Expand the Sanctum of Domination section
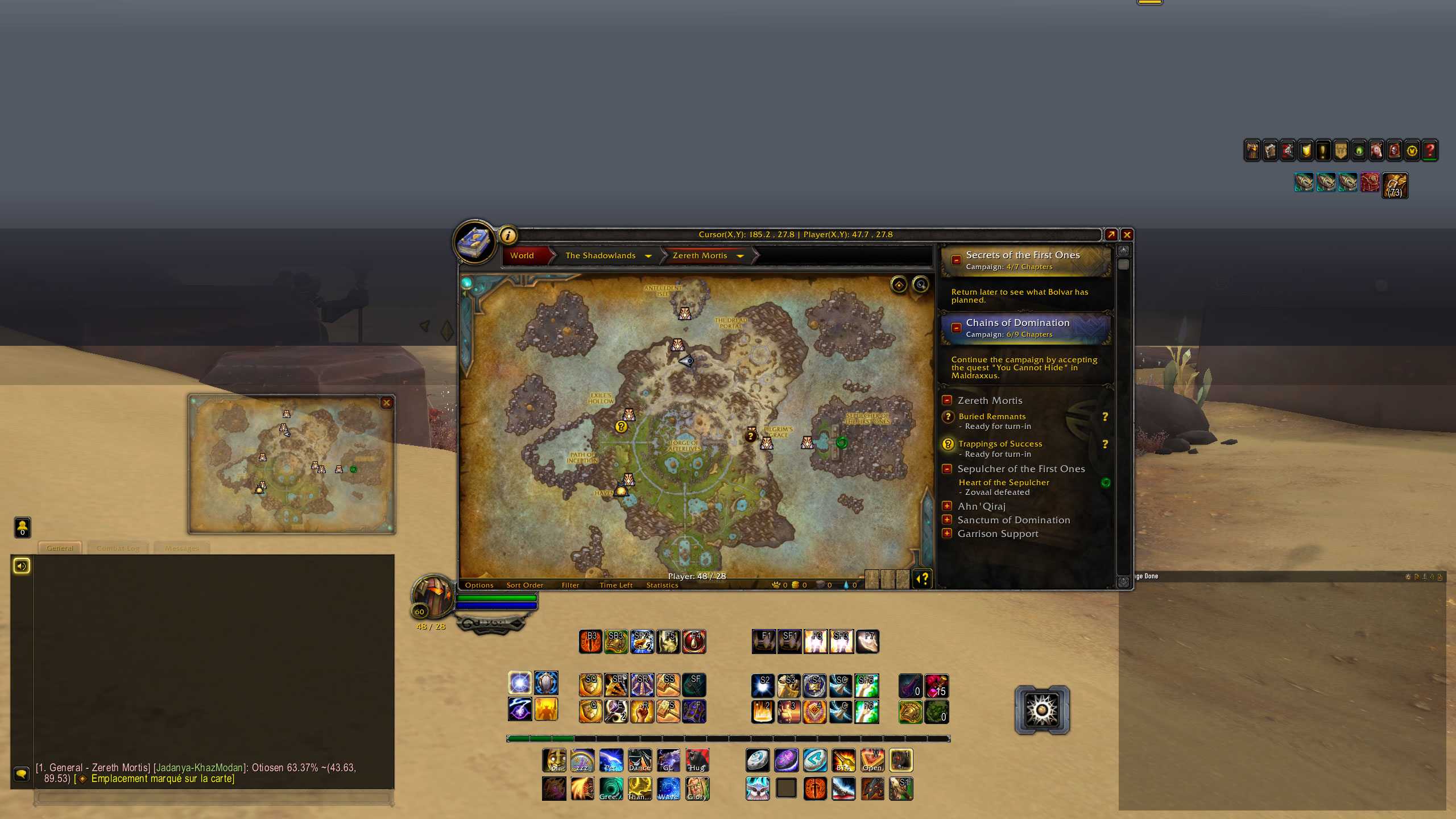 click(x=948, y=519)
